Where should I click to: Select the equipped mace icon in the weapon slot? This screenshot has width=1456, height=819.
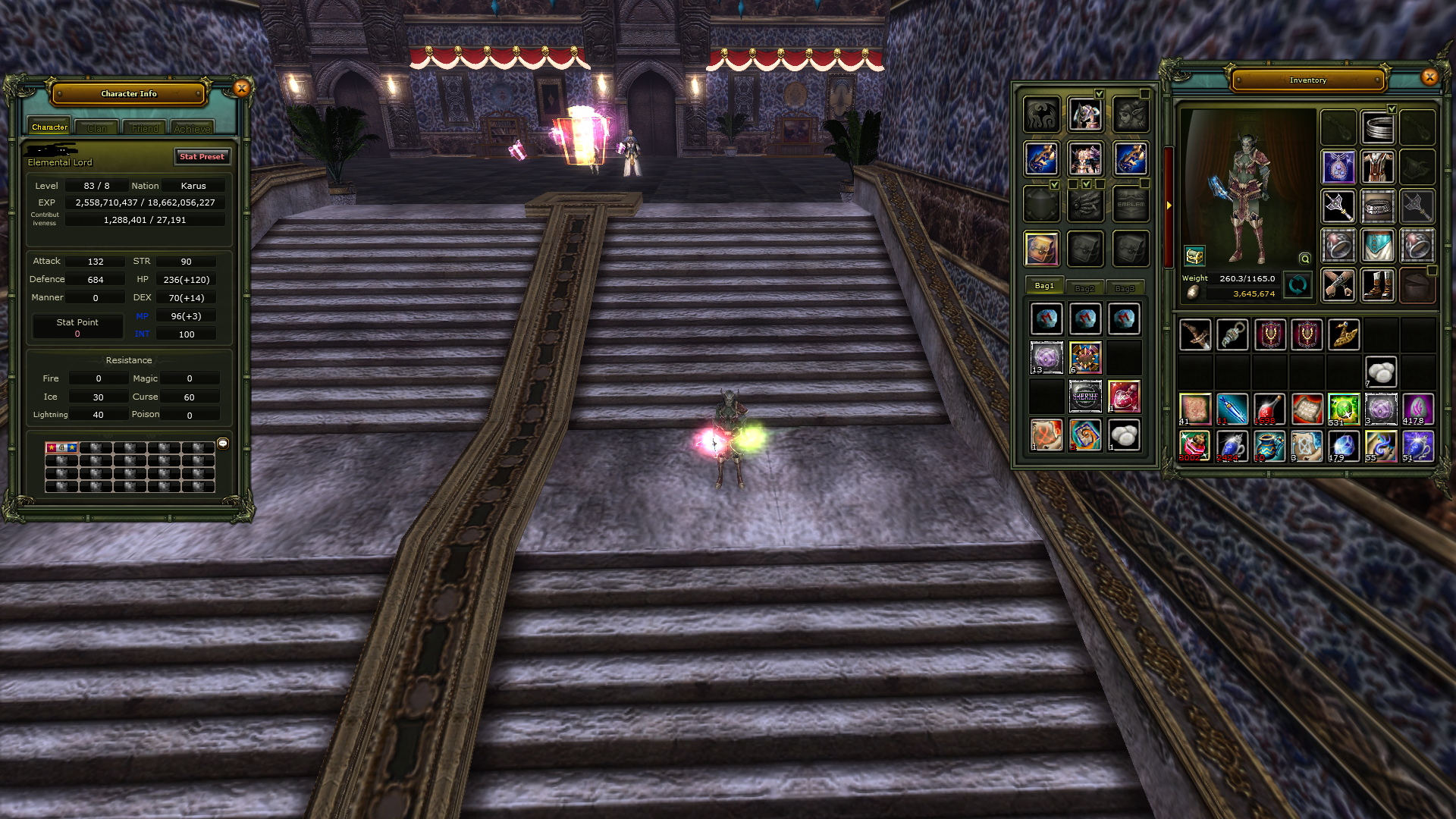[x=1338, y=207]
